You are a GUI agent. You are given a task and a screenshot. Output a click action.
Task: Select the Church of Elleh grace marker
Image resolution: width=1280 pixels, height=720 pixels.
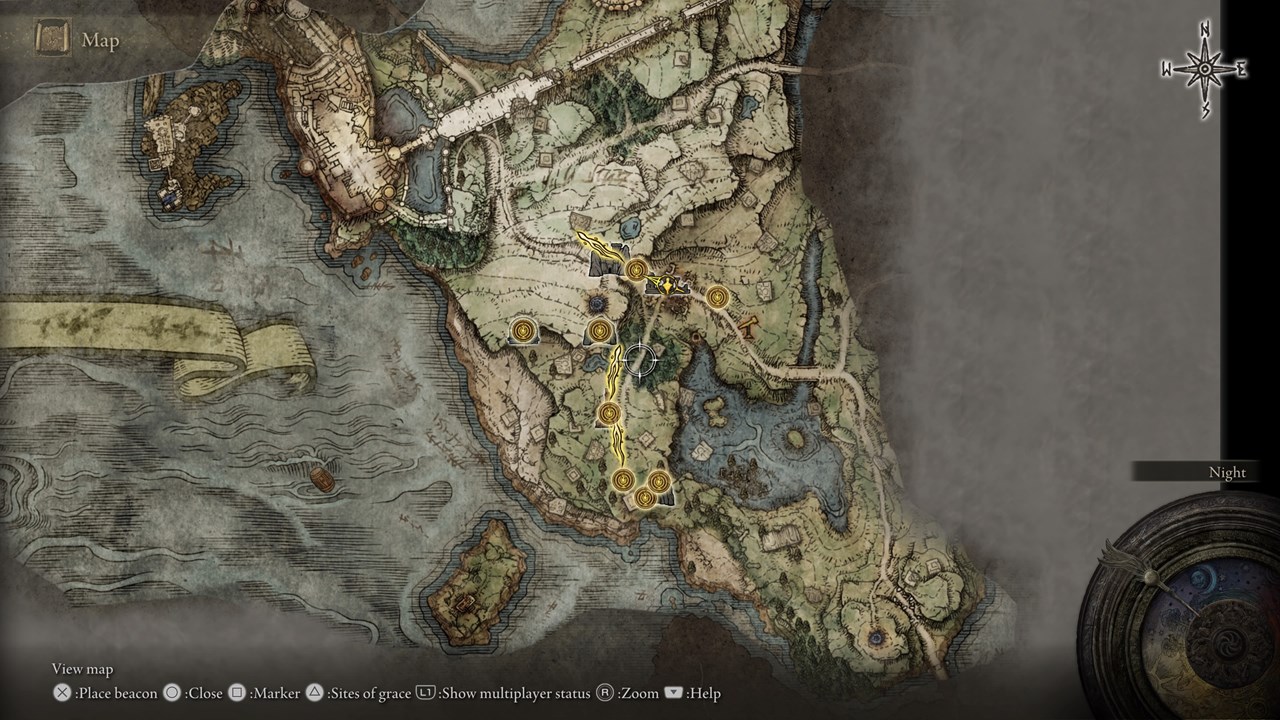coord(610,413)
